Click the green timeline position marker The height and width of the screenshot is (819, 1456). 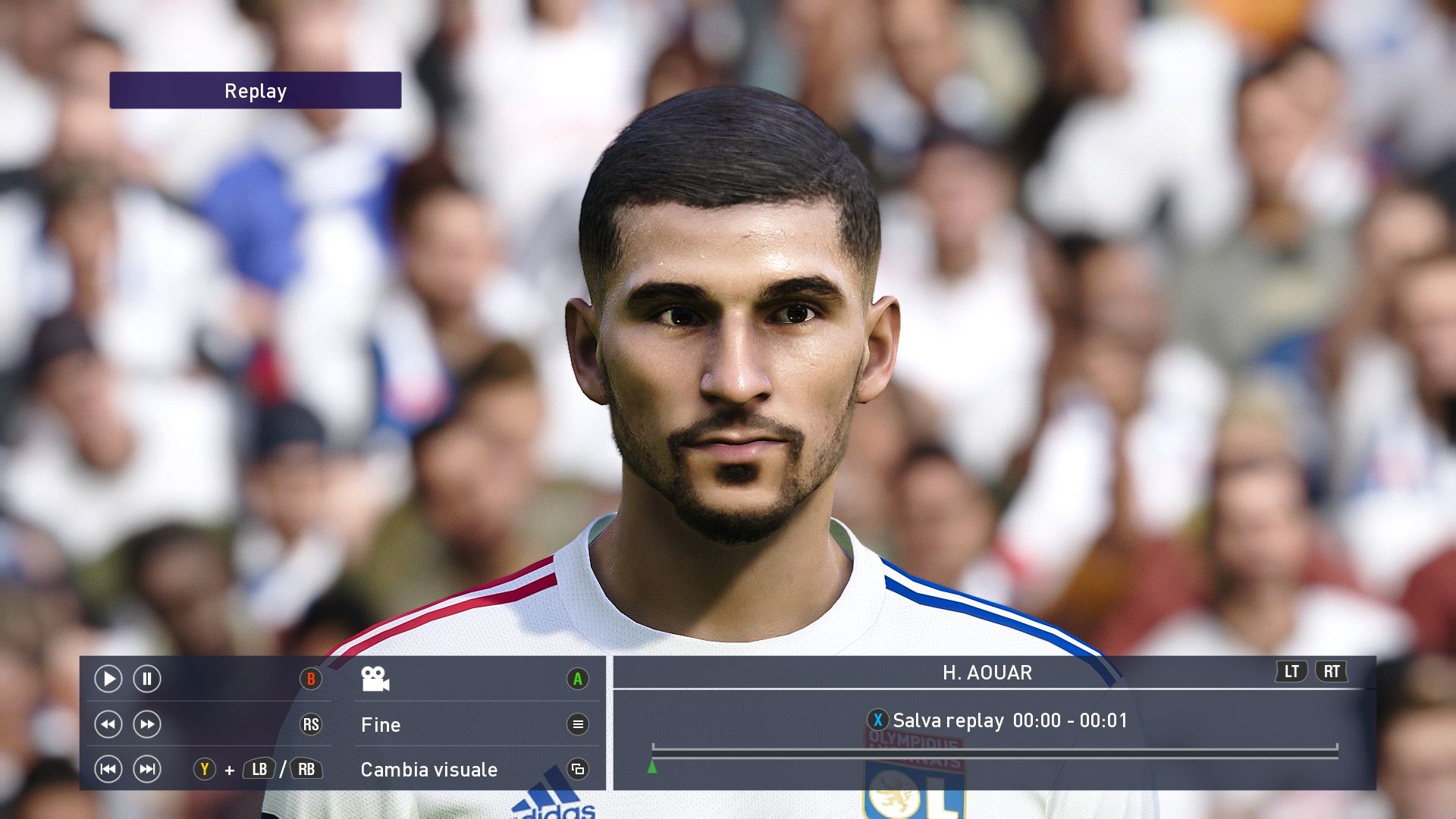[651, 767]
